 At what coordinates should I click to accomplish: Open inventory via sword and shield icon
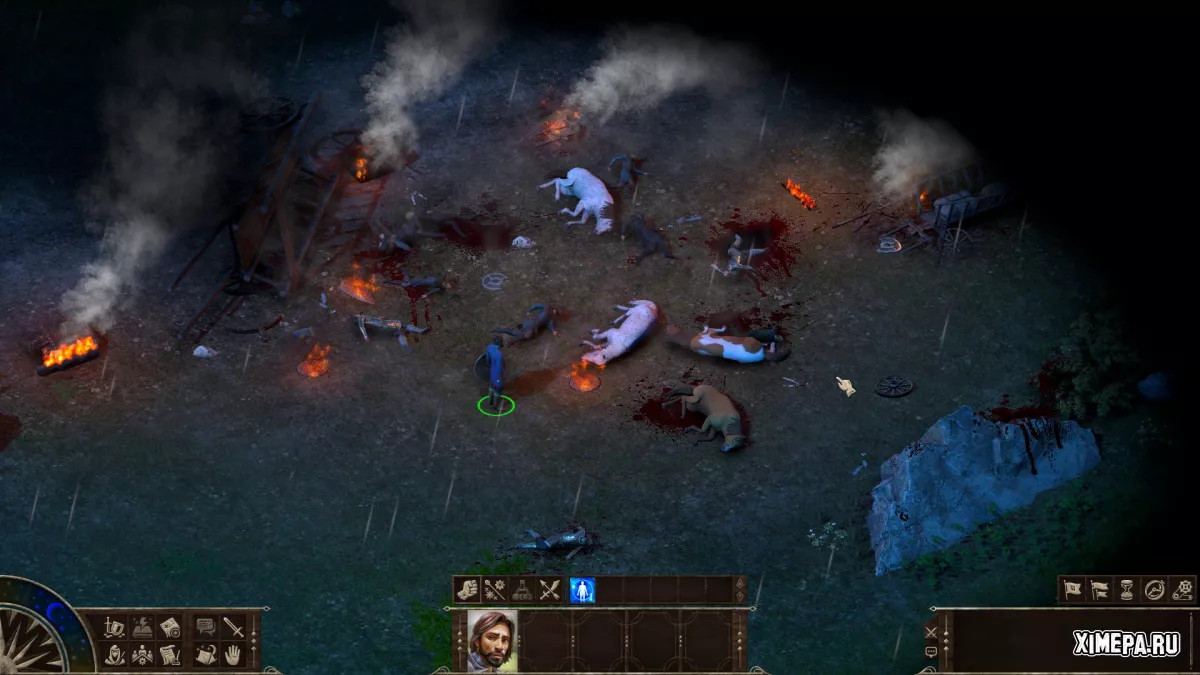pos(114,627)
